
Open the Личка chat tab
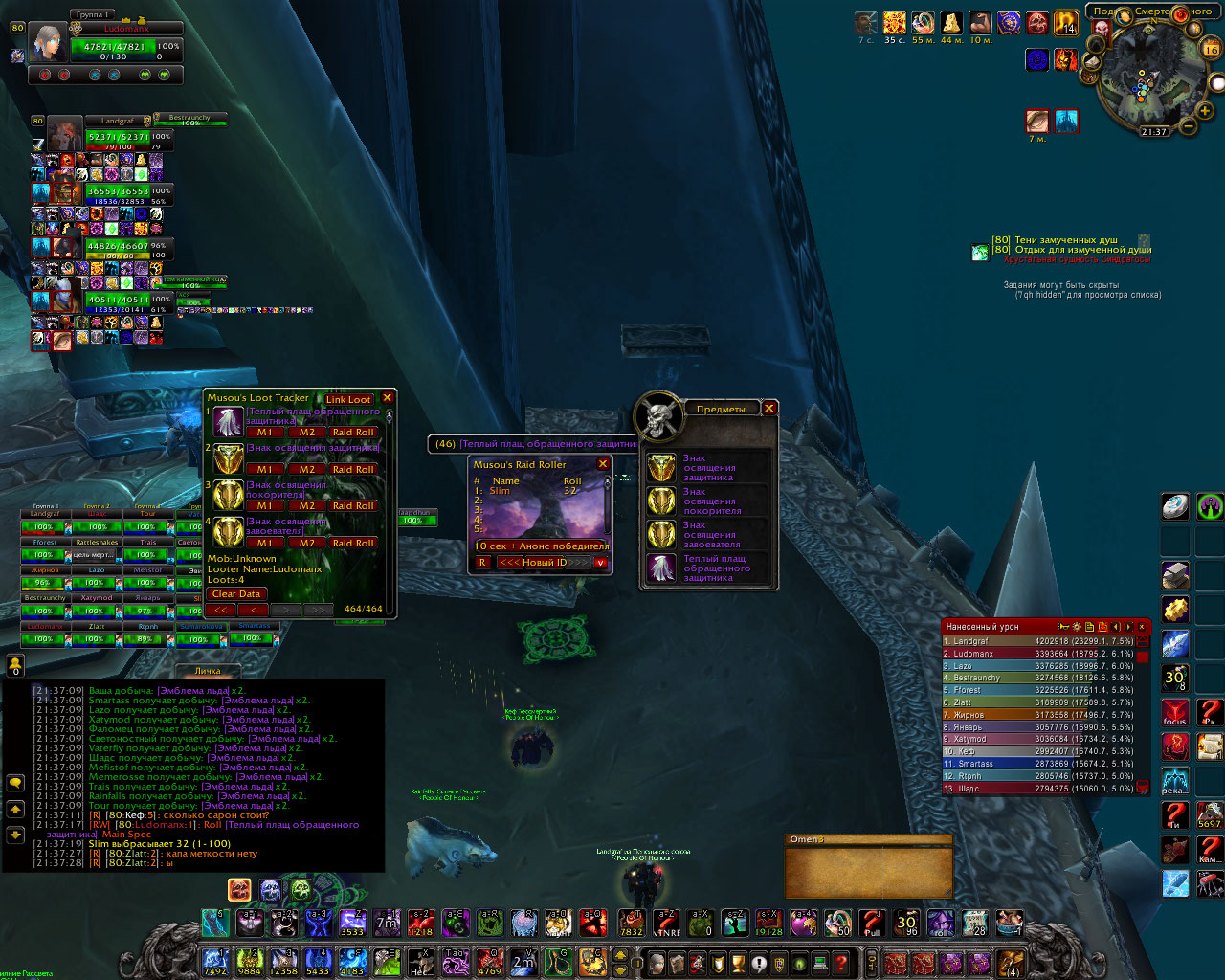pos(208,671)
